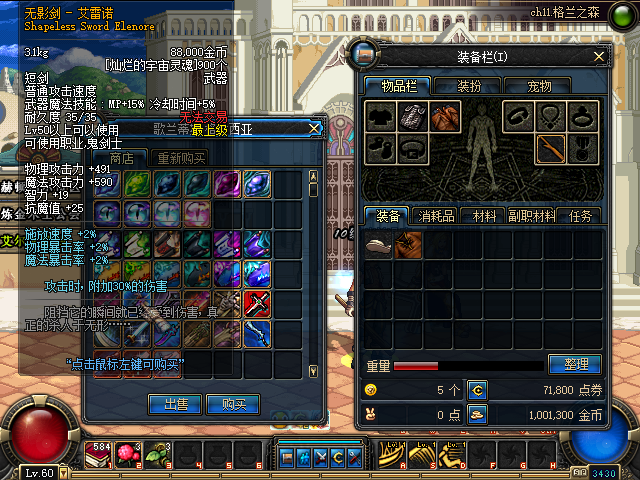Select the equipped weapon slot
Image resolution: width=640 pixels, height=480 pixels.
click(x=549, y=149)
